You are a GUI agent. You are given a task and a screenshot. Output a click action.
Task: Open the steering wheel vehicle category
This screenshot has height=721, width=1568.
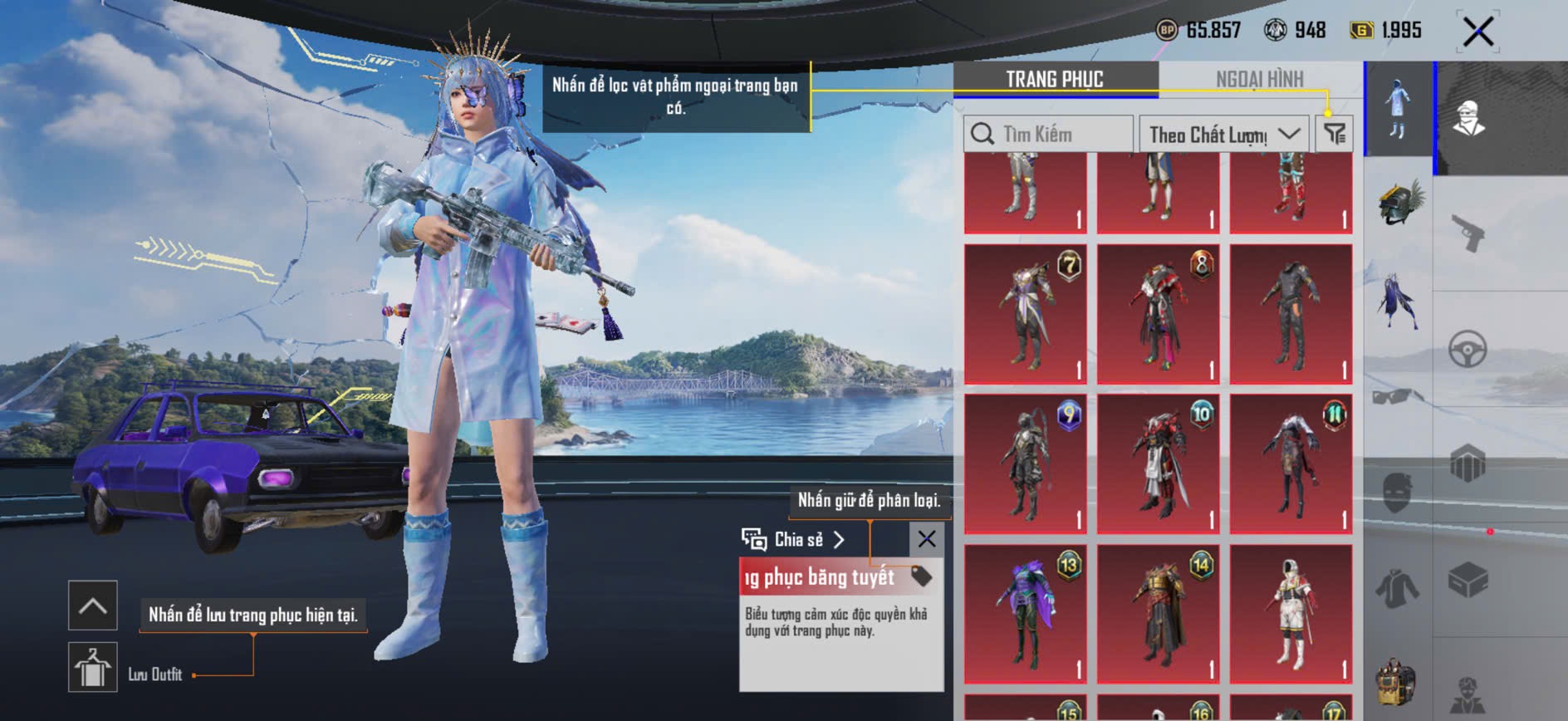pyautogui.click(x=1468, y=350)
